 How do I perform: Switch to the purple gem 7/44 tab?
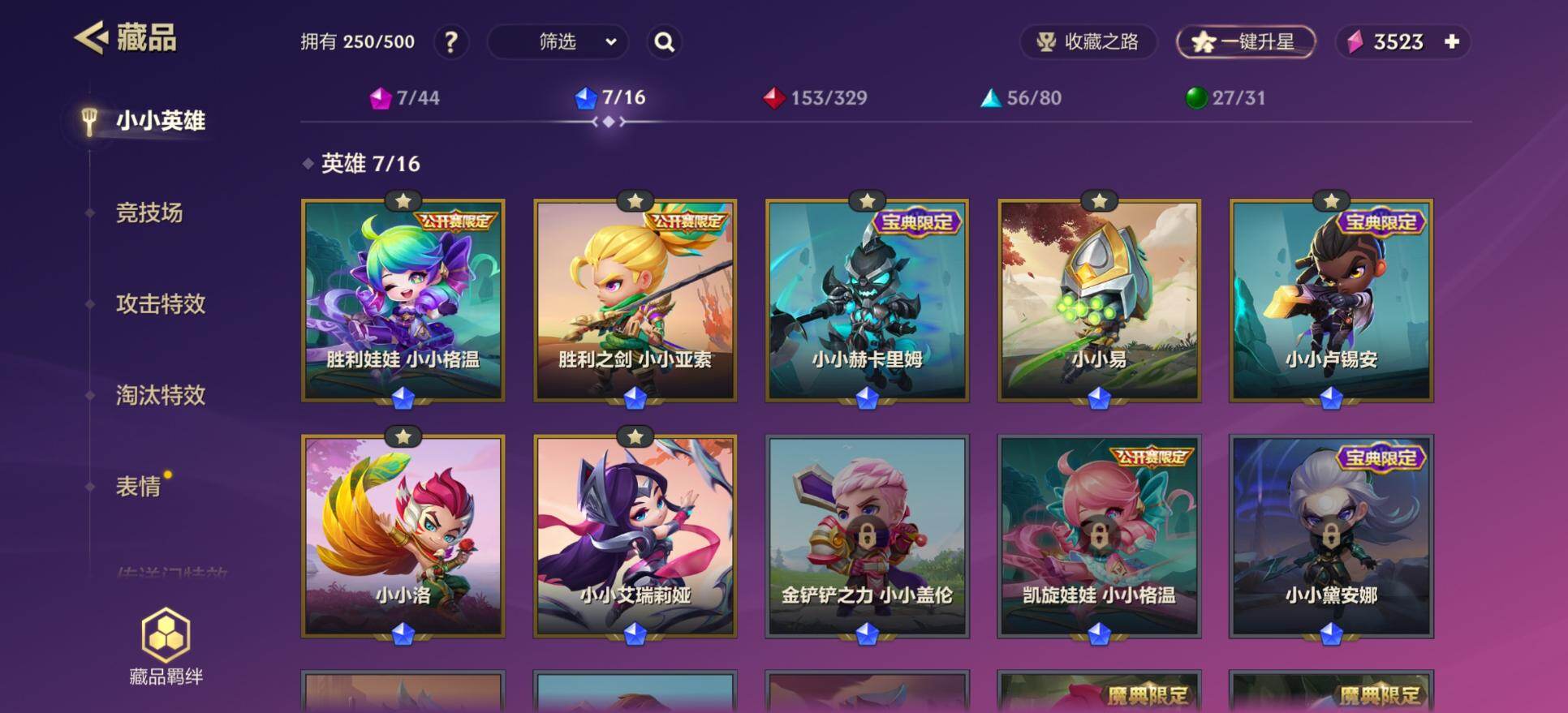point(405,98)
